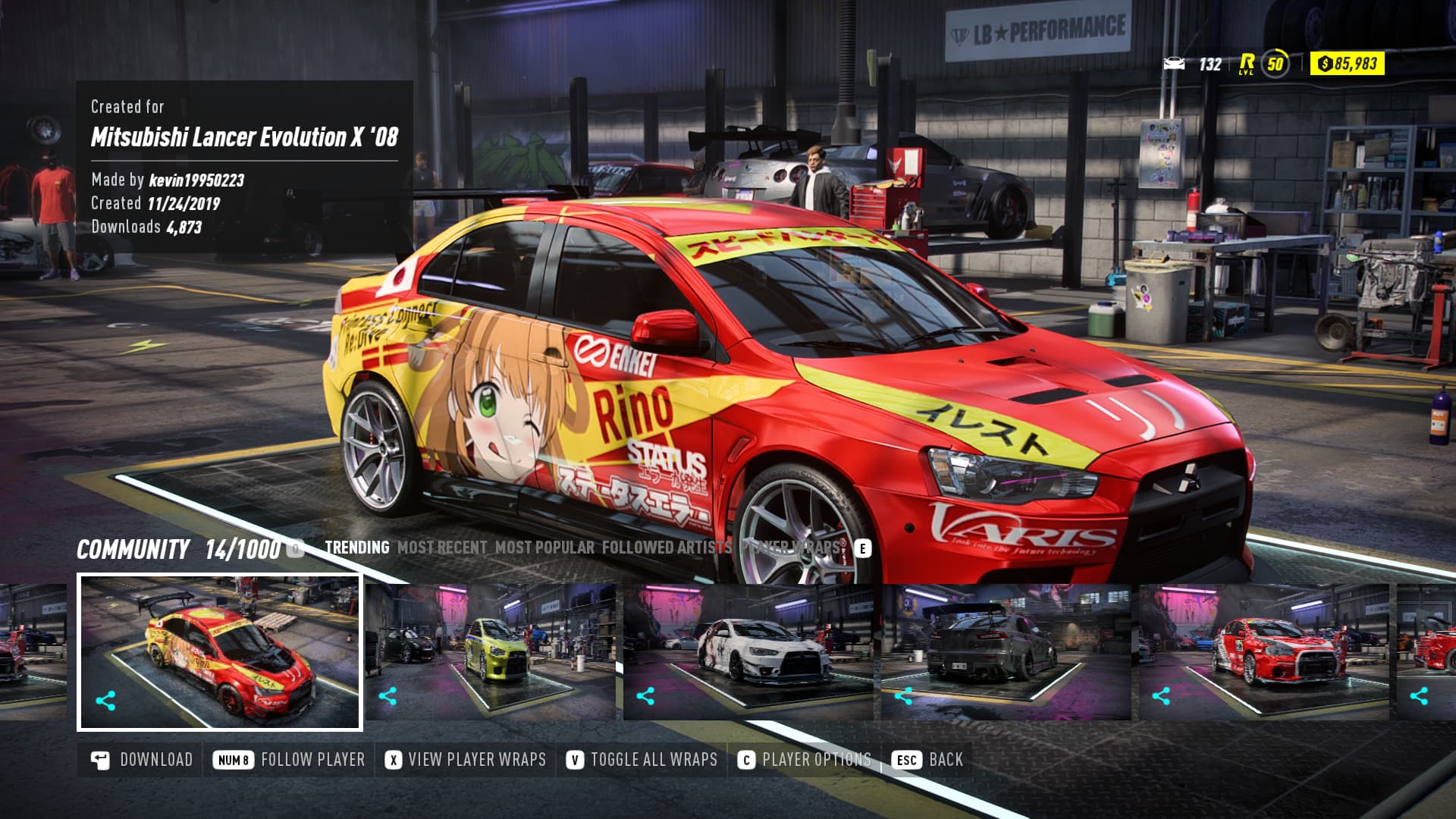Switch to the Trending tab
This screenshot has width=1456, height=819.
coord(356,548)
